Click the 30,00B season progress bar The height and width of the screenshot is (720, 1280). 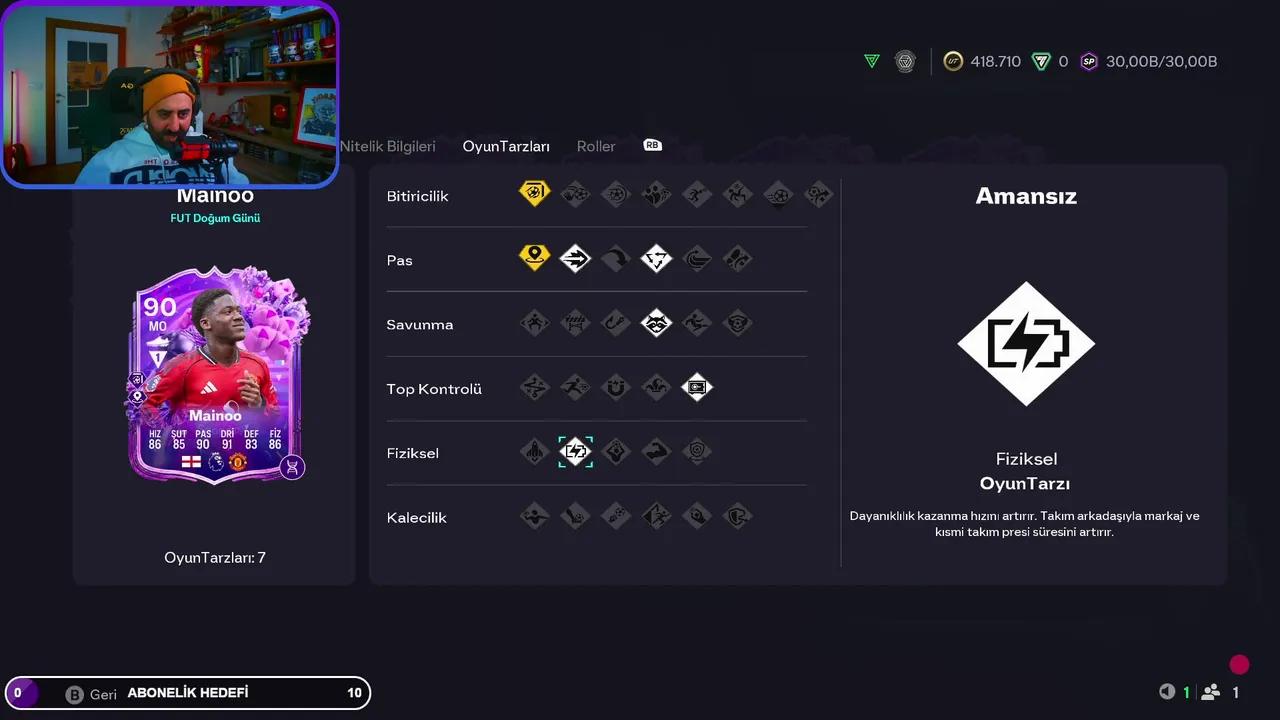point(1160,61)
